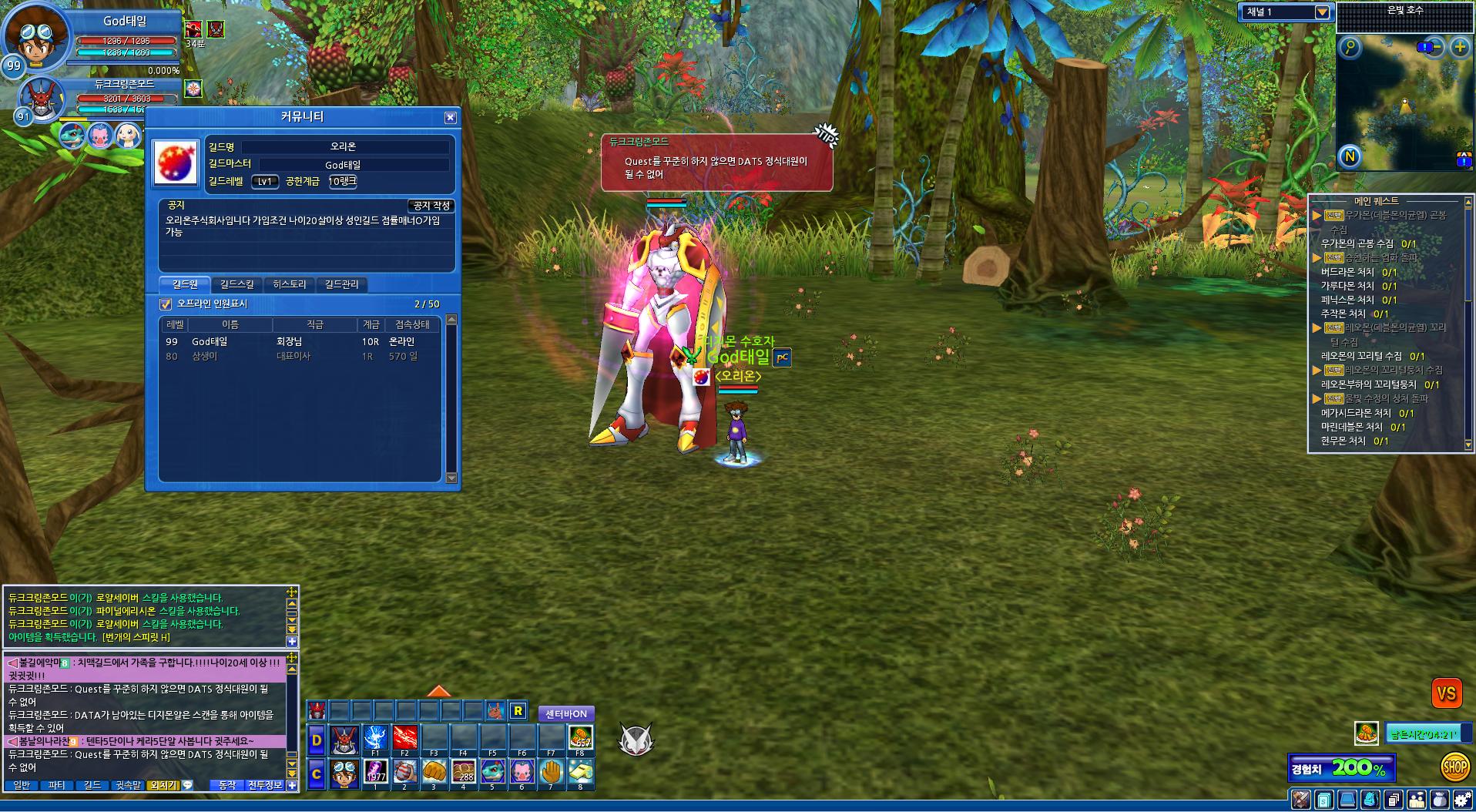Toggle the 오프라인 인원표시 checkbox
The height and width of the screenshot is (812, 1476).
coord(166,304)
